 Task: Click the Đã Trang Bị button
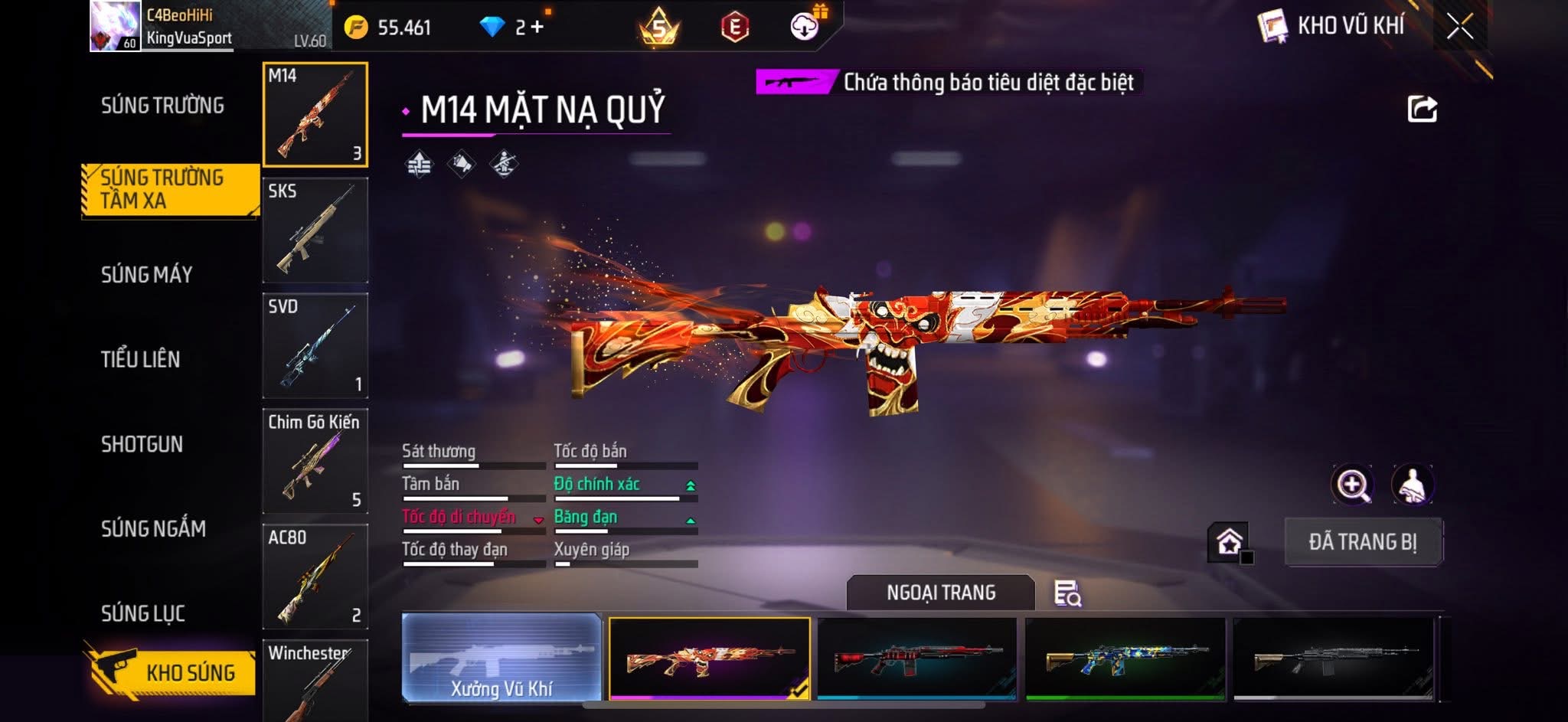pyautogui.click(x=1363, y=542)
